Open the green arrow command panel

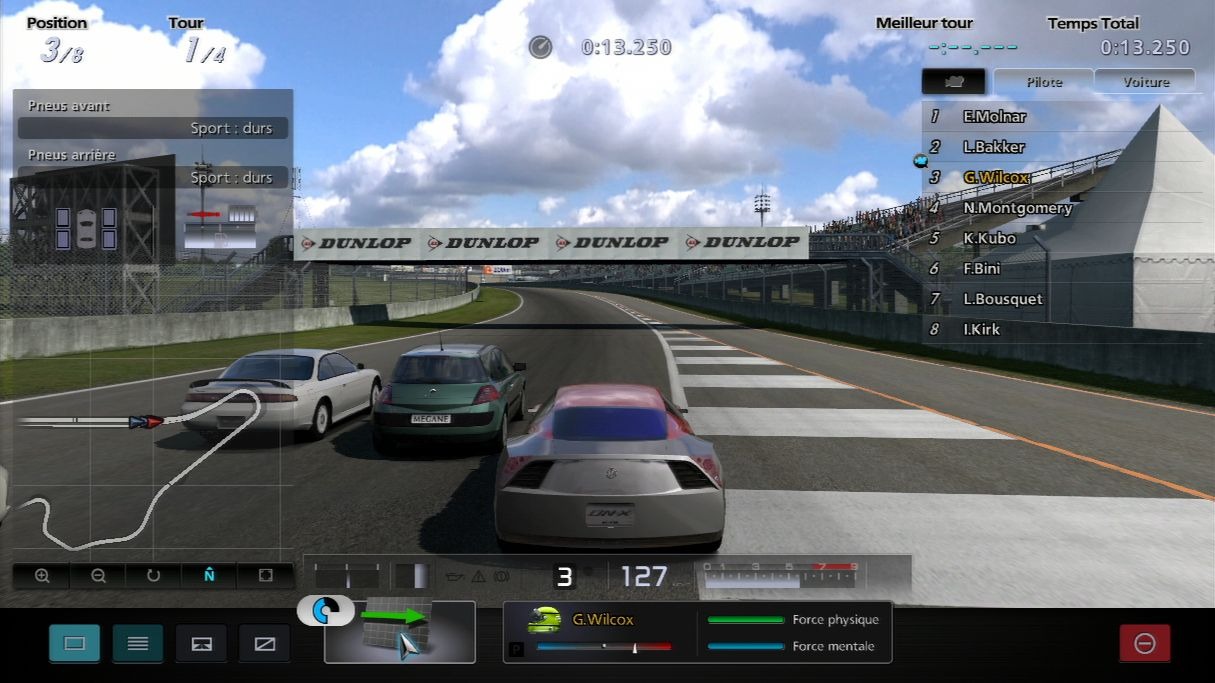tap(400, 632)
